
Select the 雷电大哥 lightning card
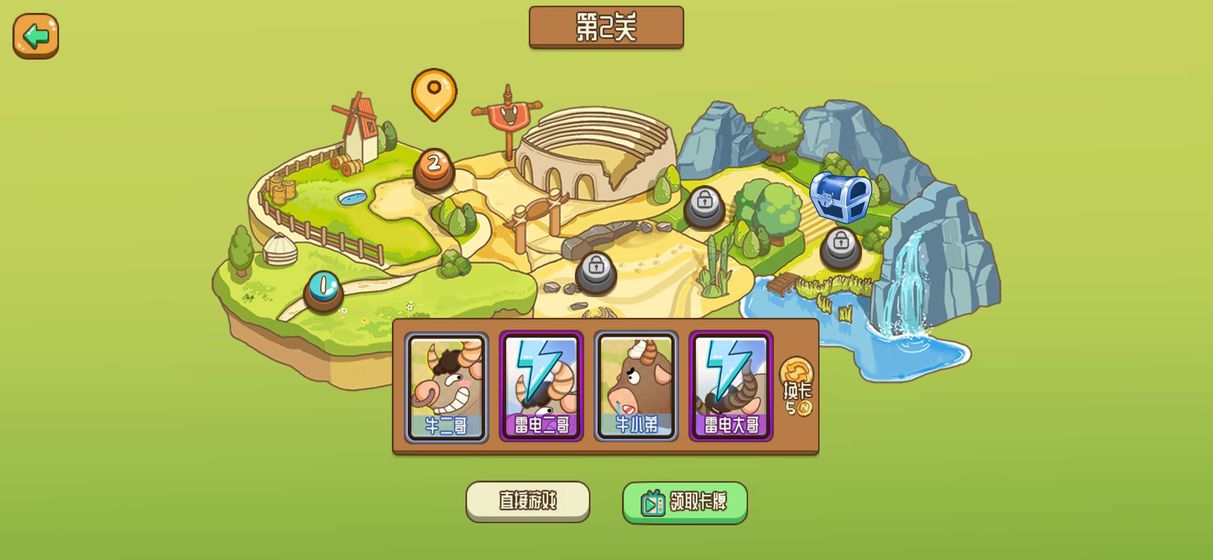tap(731, 387)
